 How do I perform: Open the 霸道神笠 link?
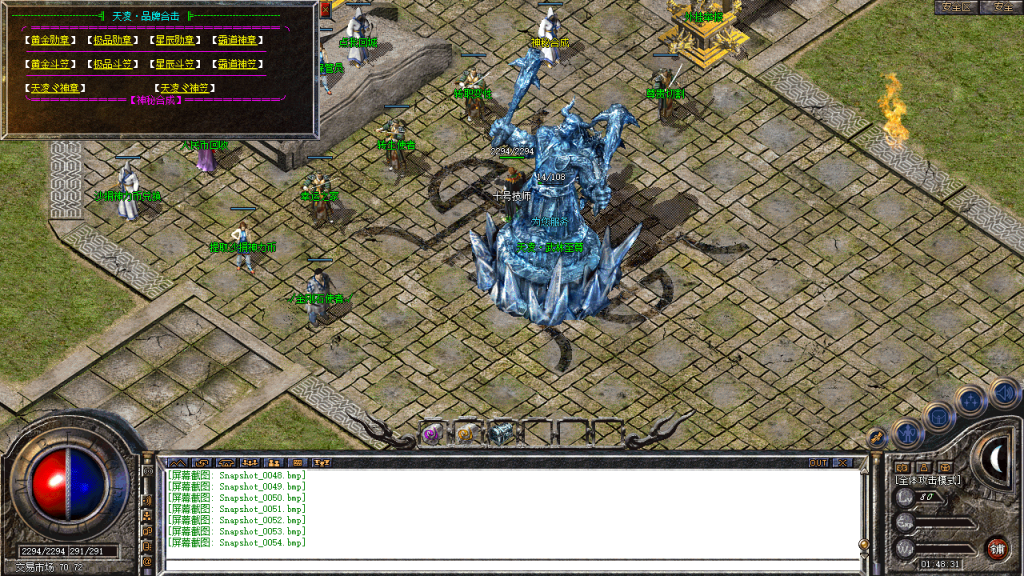240,64
